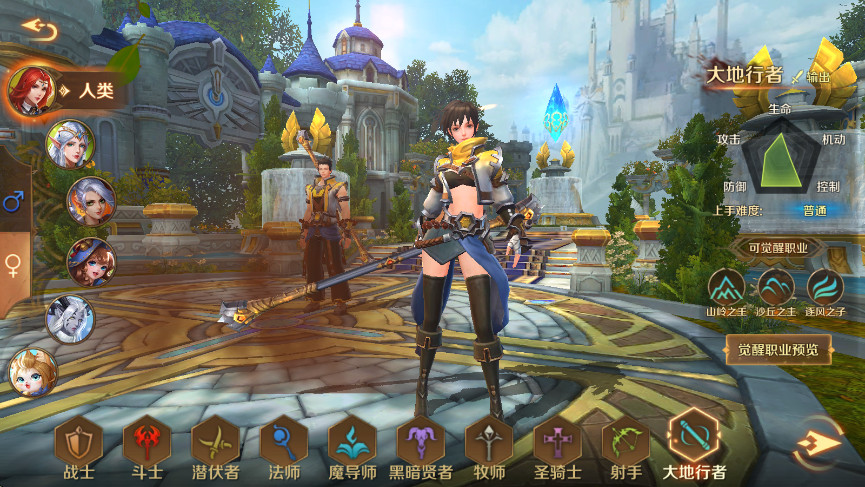The width and height of the screenshot is (865, 487).
Task: Choose the white-haired elf race portrait
Action: 70,144
